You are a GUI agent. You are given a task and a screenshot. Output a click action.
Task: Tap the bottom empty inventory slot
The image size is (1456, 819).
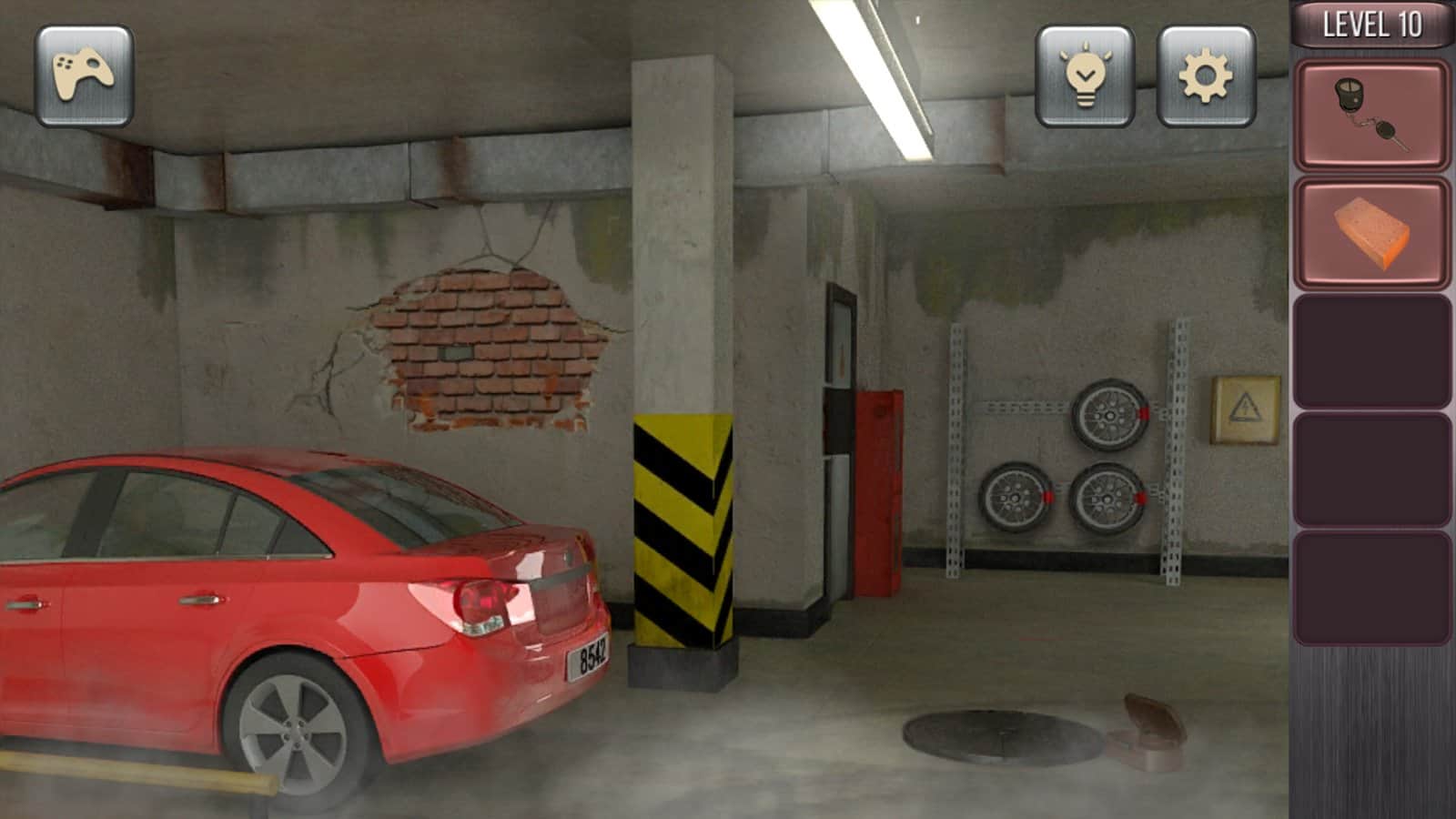pos(1374,587)
